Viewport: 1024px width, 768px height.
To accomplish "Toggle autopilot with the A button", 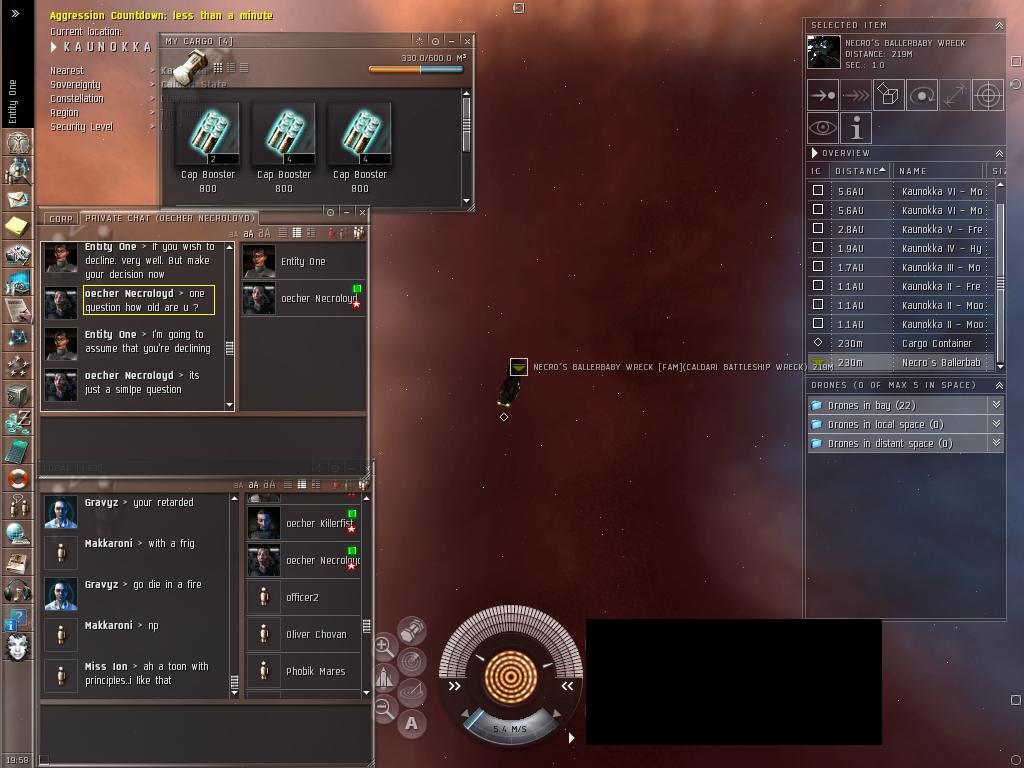I will click(411, 723).
